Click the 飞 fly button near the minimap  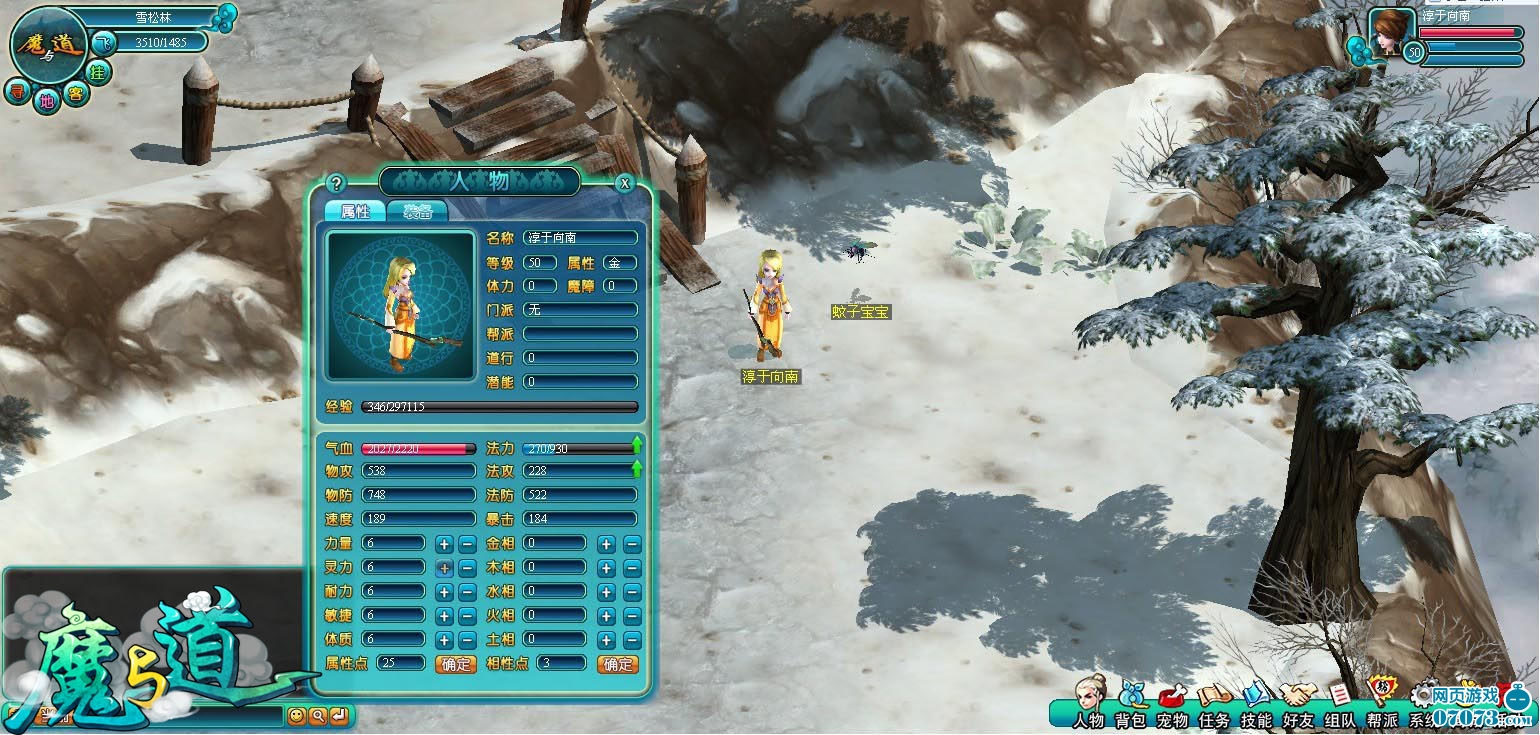coord(103,43)
